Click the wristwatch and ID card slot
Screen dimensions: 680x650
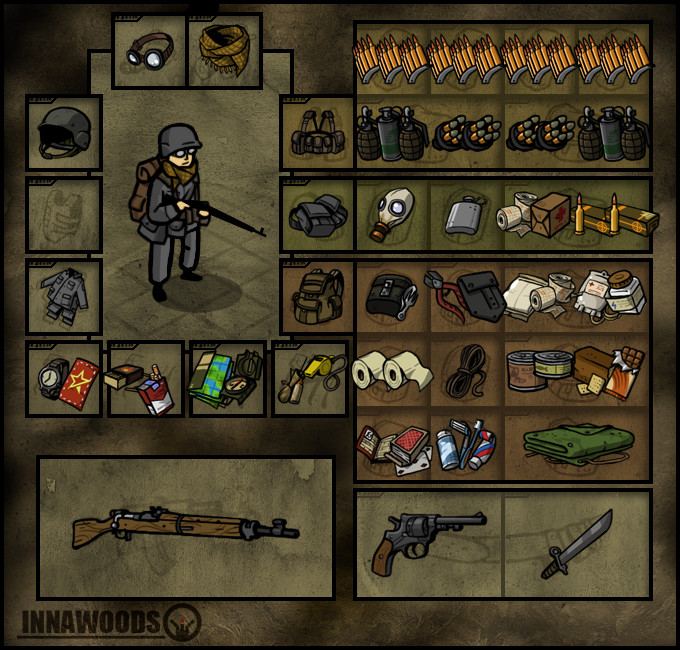(x=64, y=379)
